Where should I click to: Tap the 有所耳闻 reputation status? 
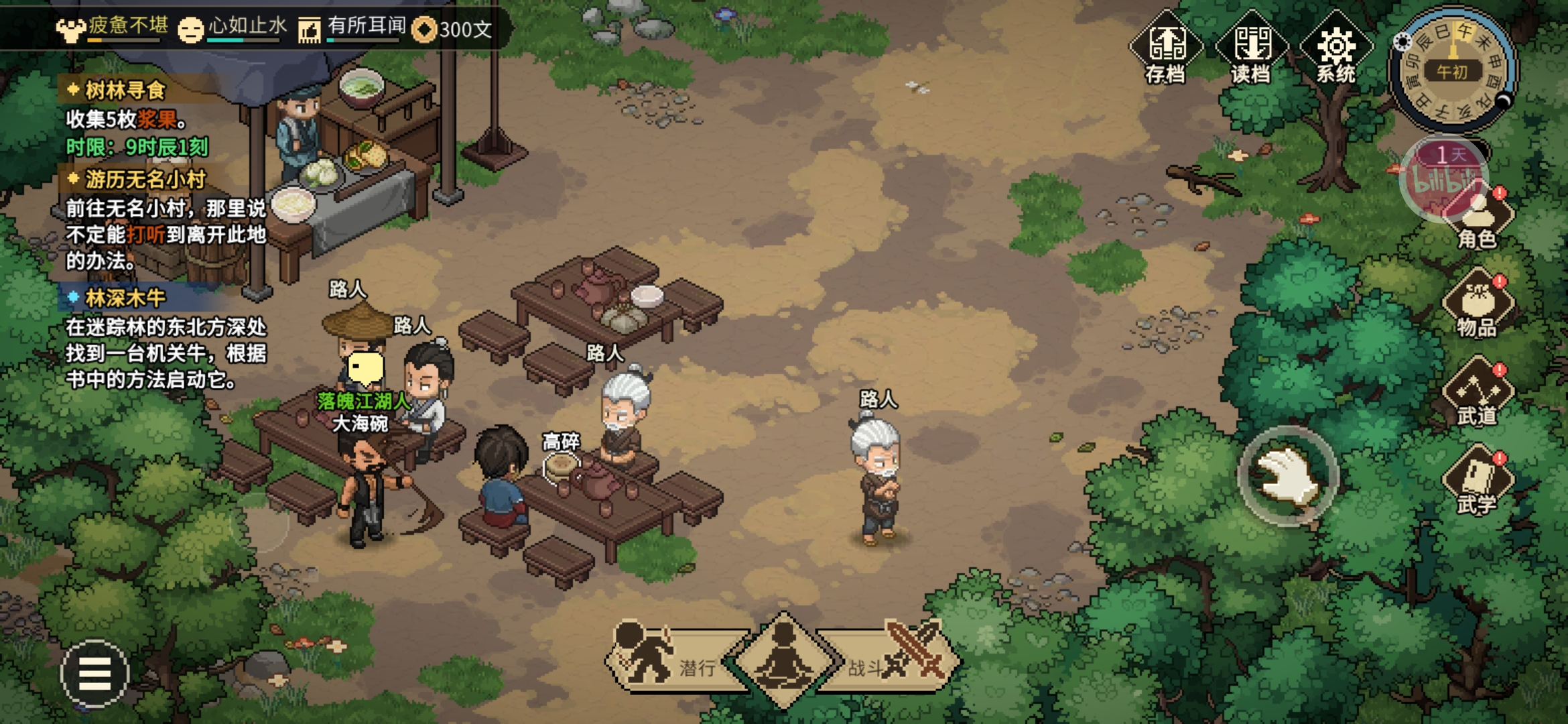(x=352, y=28)
